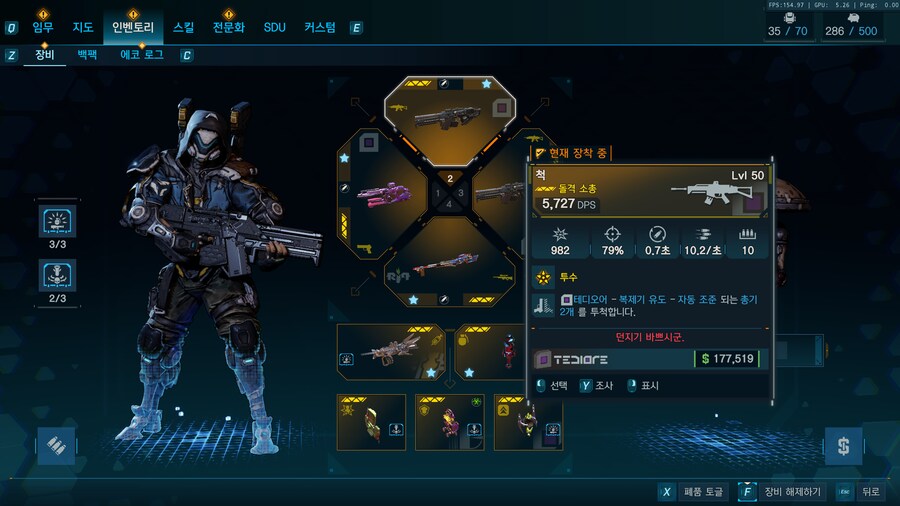Switch to the 지도 (Map) tab
This screenshot has height=506, width=900.
click(83, 27)
